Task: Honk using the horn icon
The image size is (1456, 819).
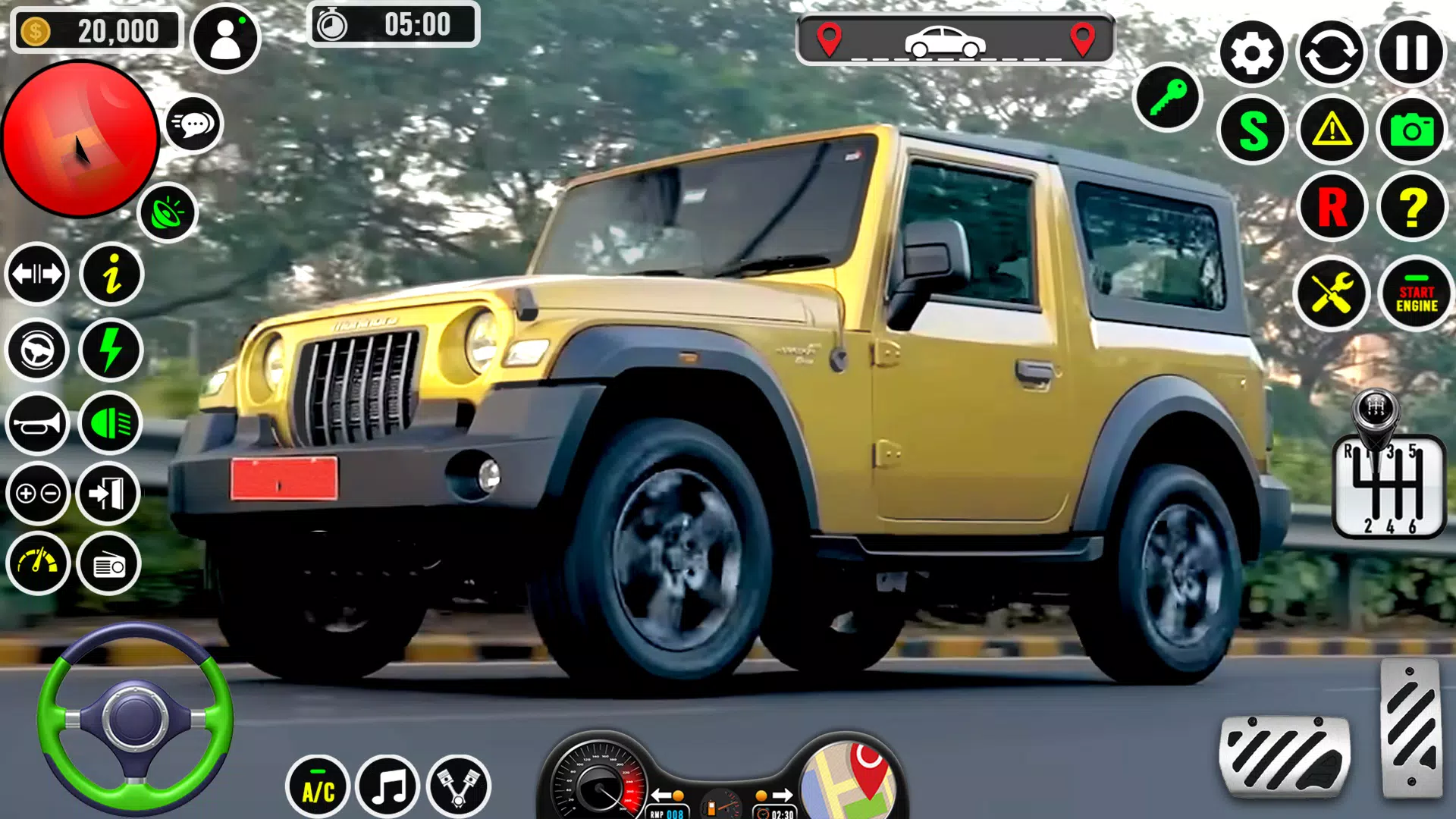Action: point(36,423)
